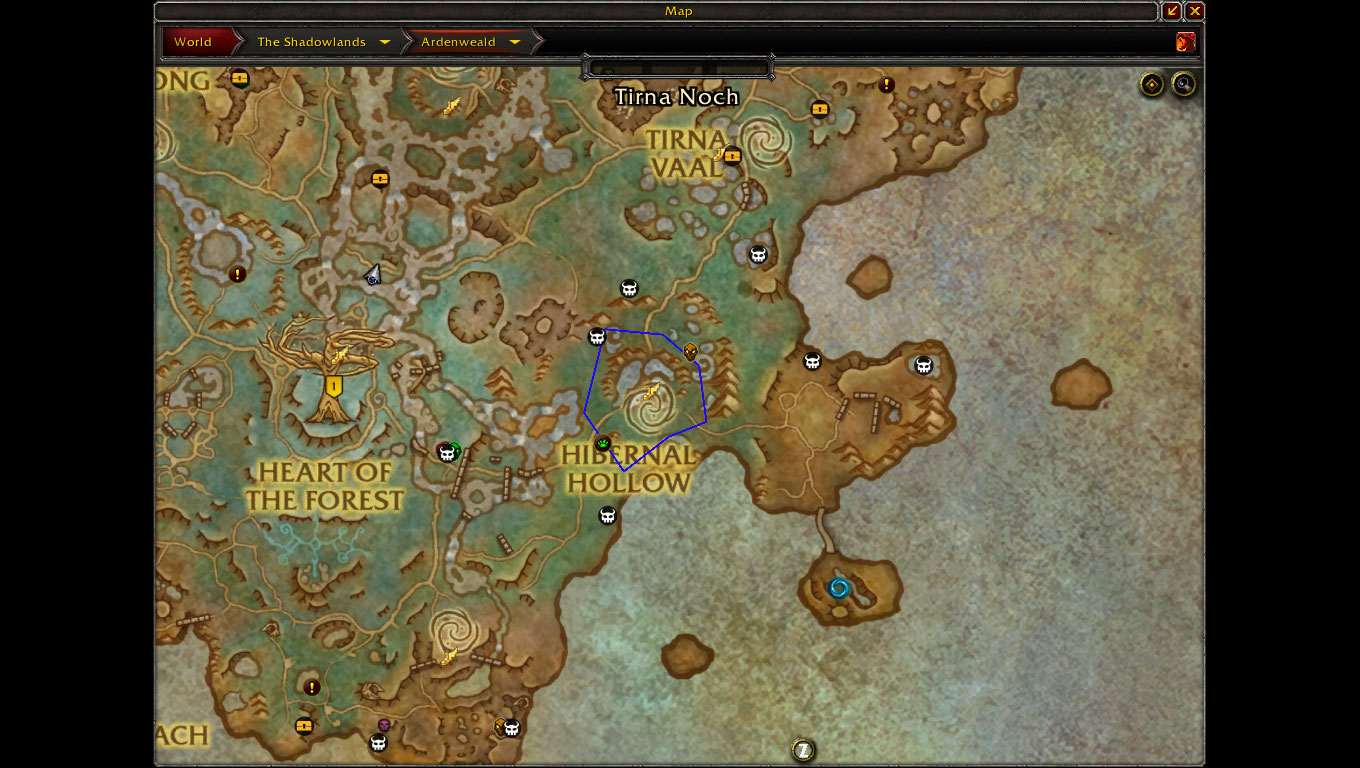The image size is (1360, 768).
Task: Select the treasure chest marker near Tirna Vaal
Action: tap(732, 155)
